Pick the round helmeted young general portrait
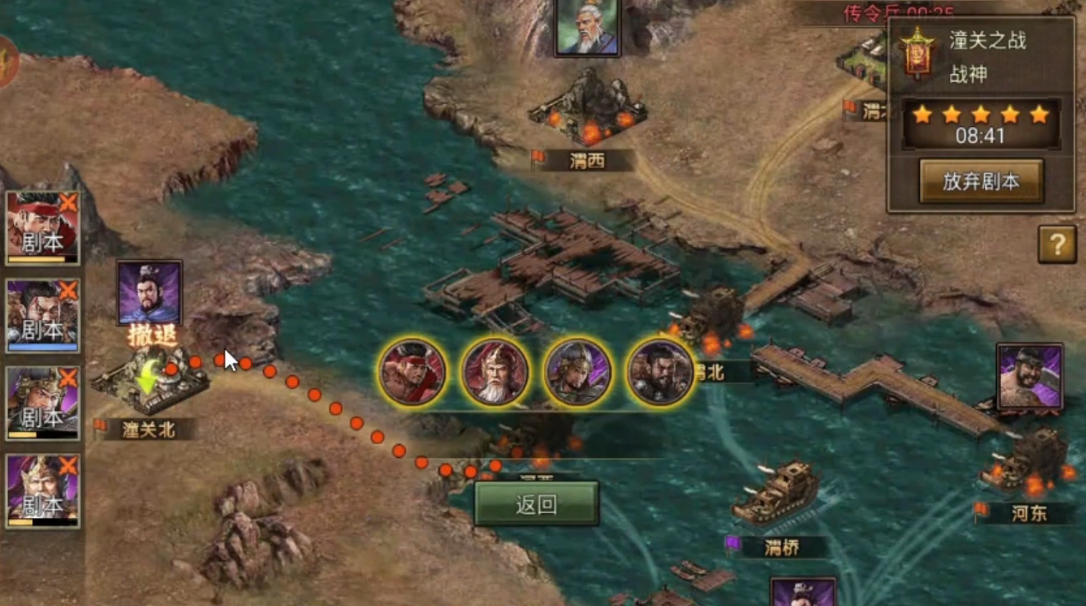 [577, 372]
